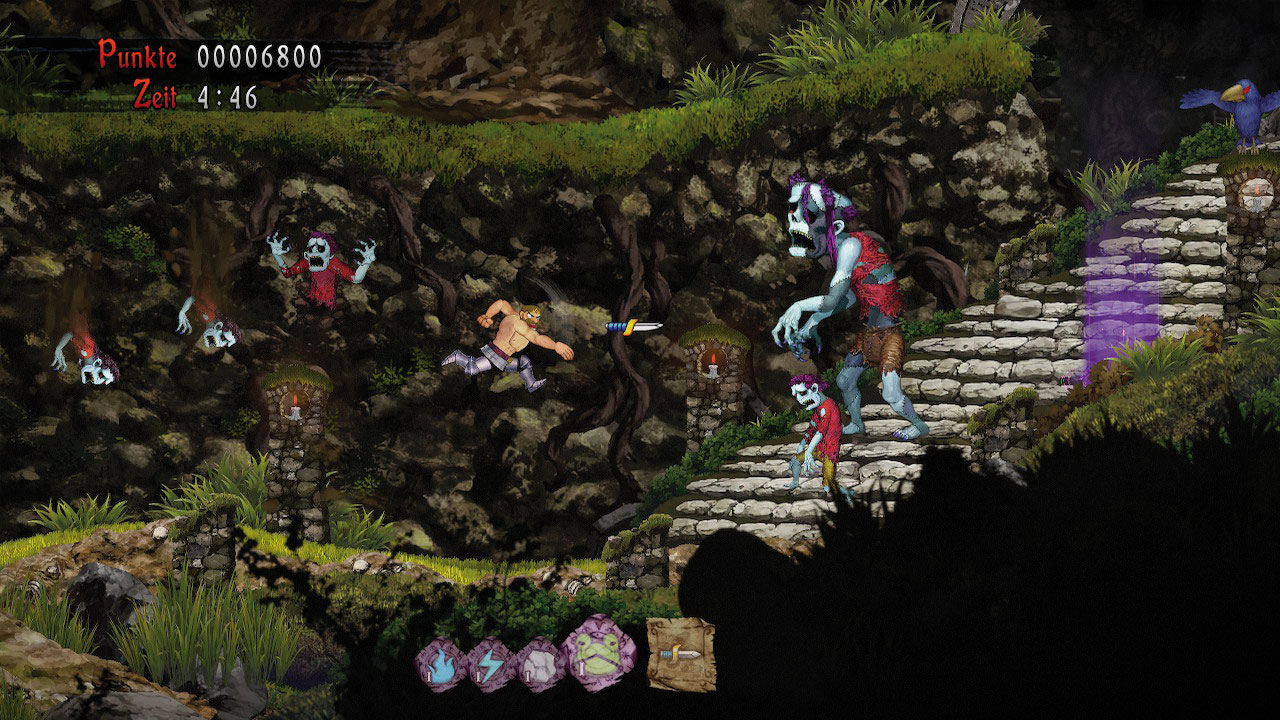The image size is (1280, 720).
Task: Click the dagger weapon parchment slot
Action: [681, 654]
